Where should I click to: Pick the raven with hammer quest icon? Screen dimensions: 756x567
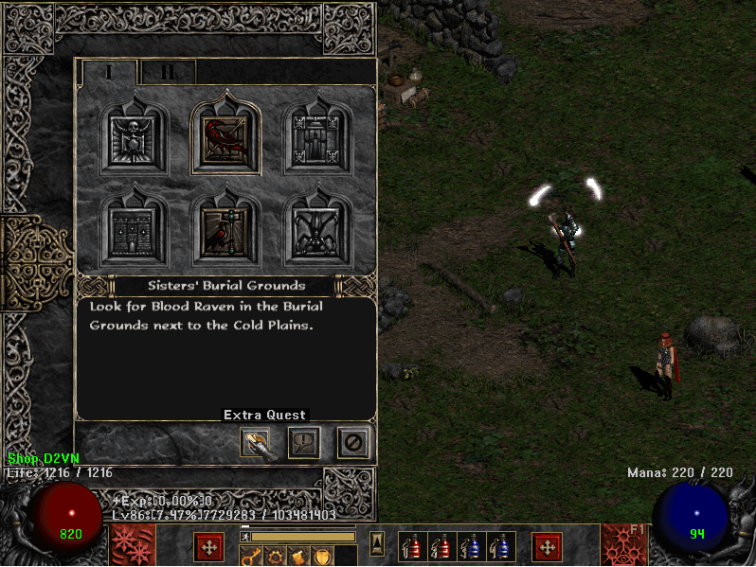[x=226, y=229]
